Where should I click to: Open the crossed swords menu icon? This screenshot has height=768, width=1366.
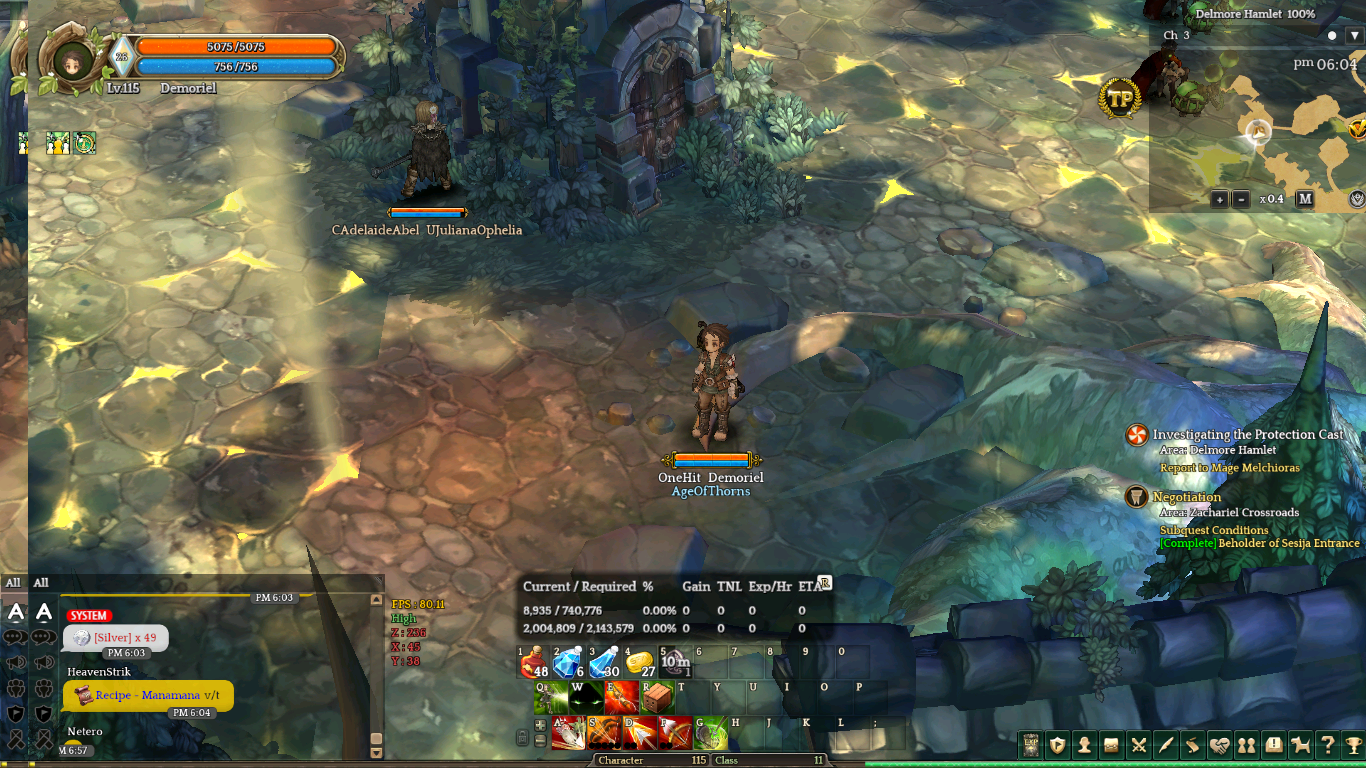(1138, 745)
